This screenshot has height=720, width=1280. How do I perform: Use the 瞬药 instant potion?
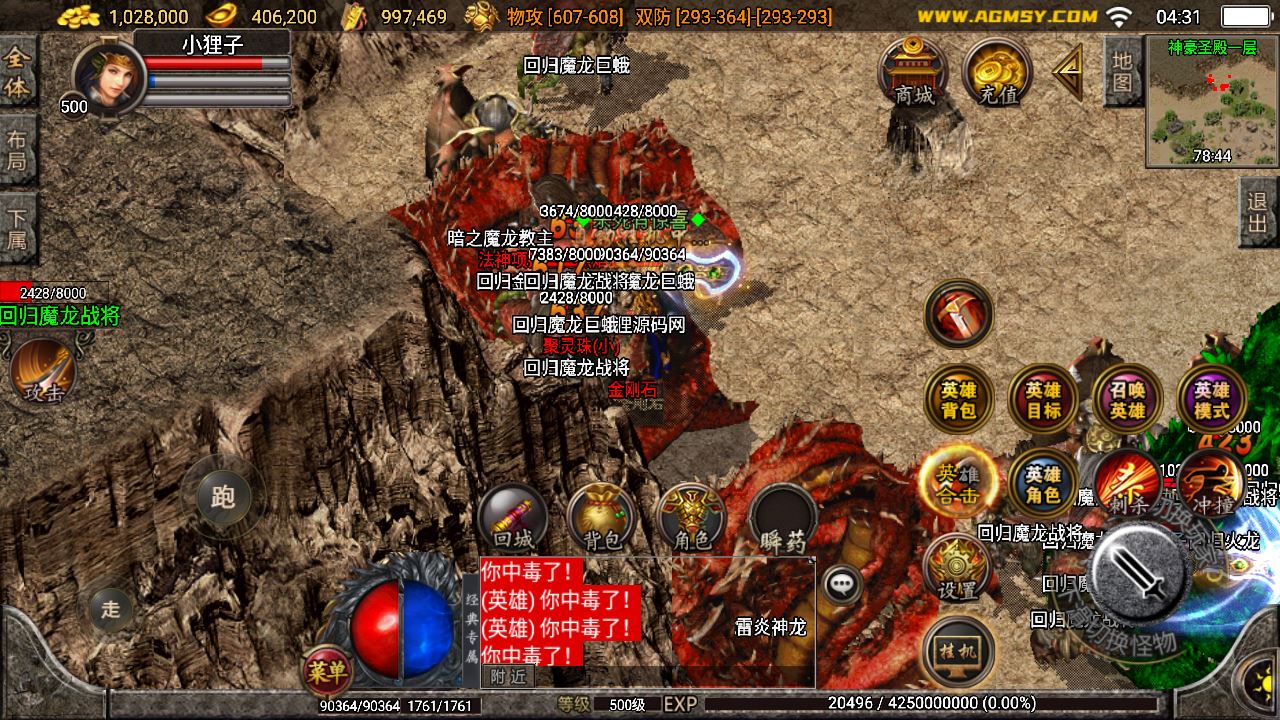[x=782, y=518]
